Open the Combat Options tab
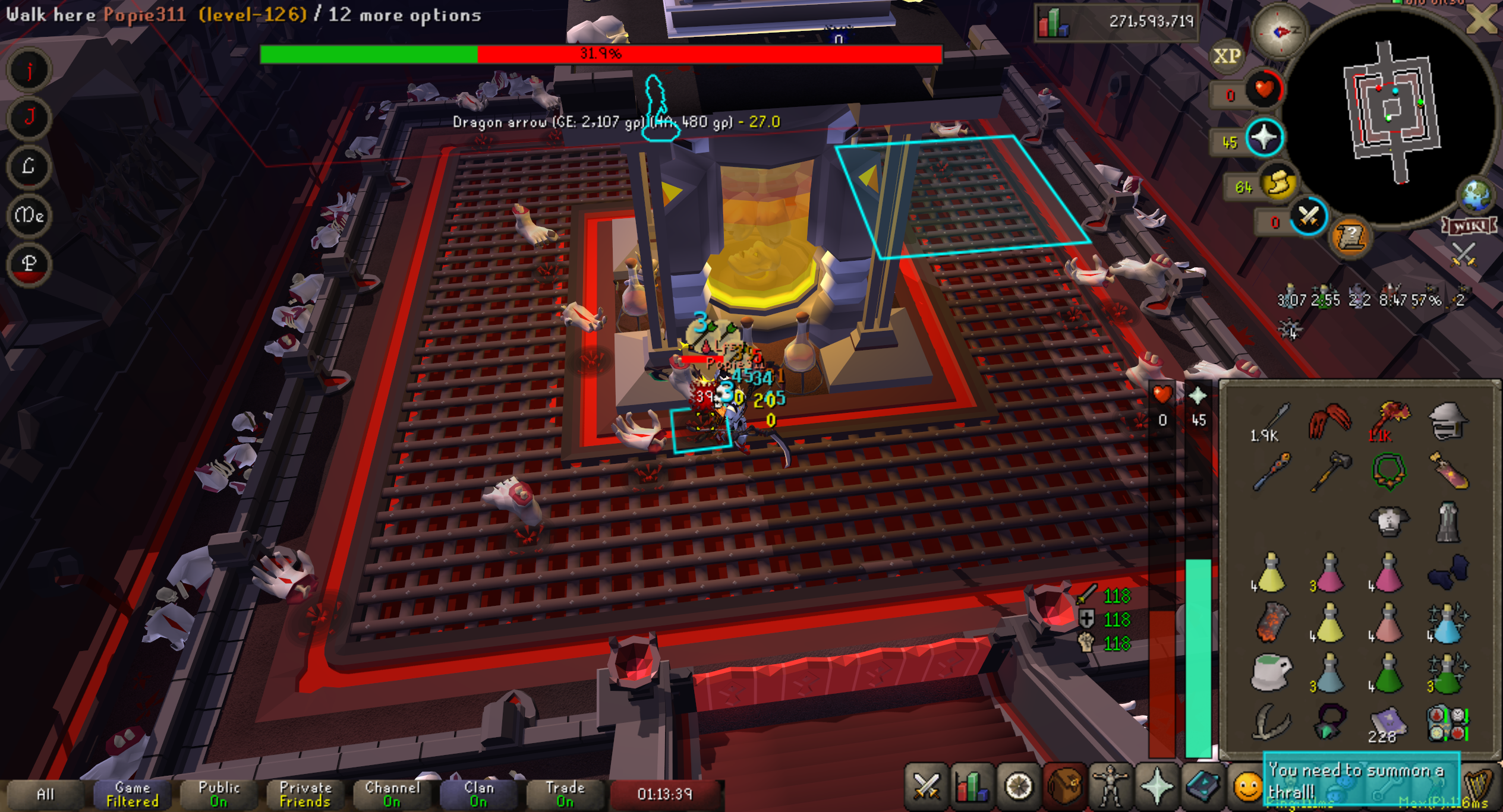Screen dimensions: 1503x812 tap(925, 787)
